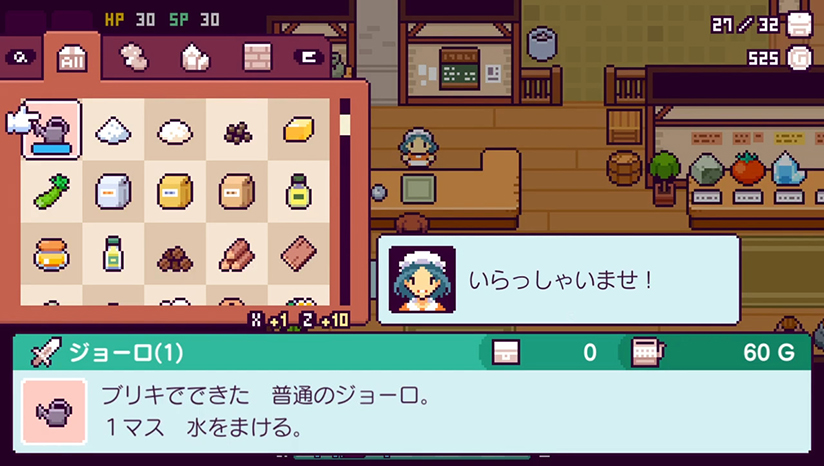Open the crystal category tab
The width and height of the screenshot is (824, 466).
click(x=194, y=59)
